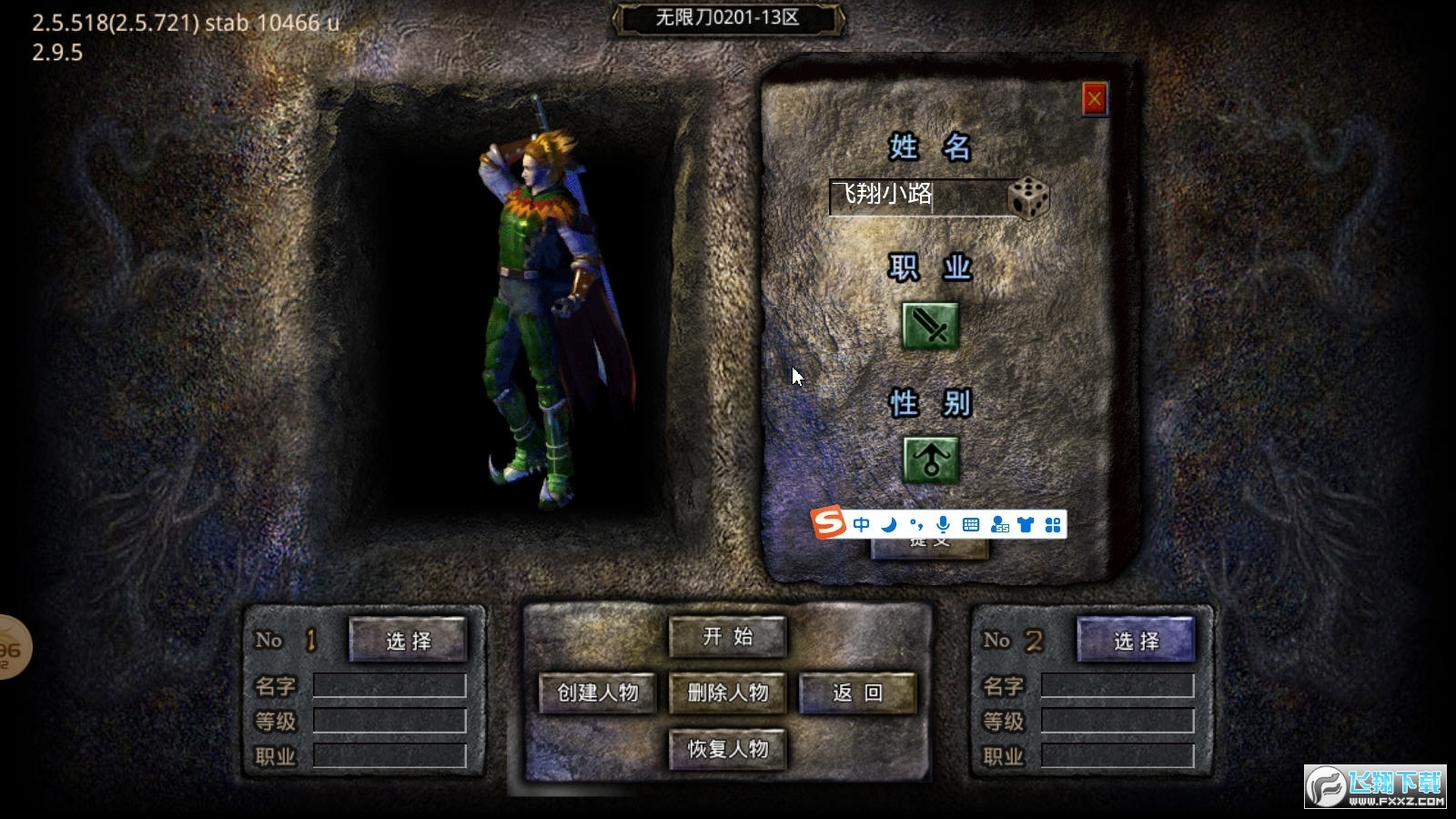The height and width of the screenshot is (819, 1456).
Task: Switch Sogou input to Chinese mode 中
Action: 861,524
